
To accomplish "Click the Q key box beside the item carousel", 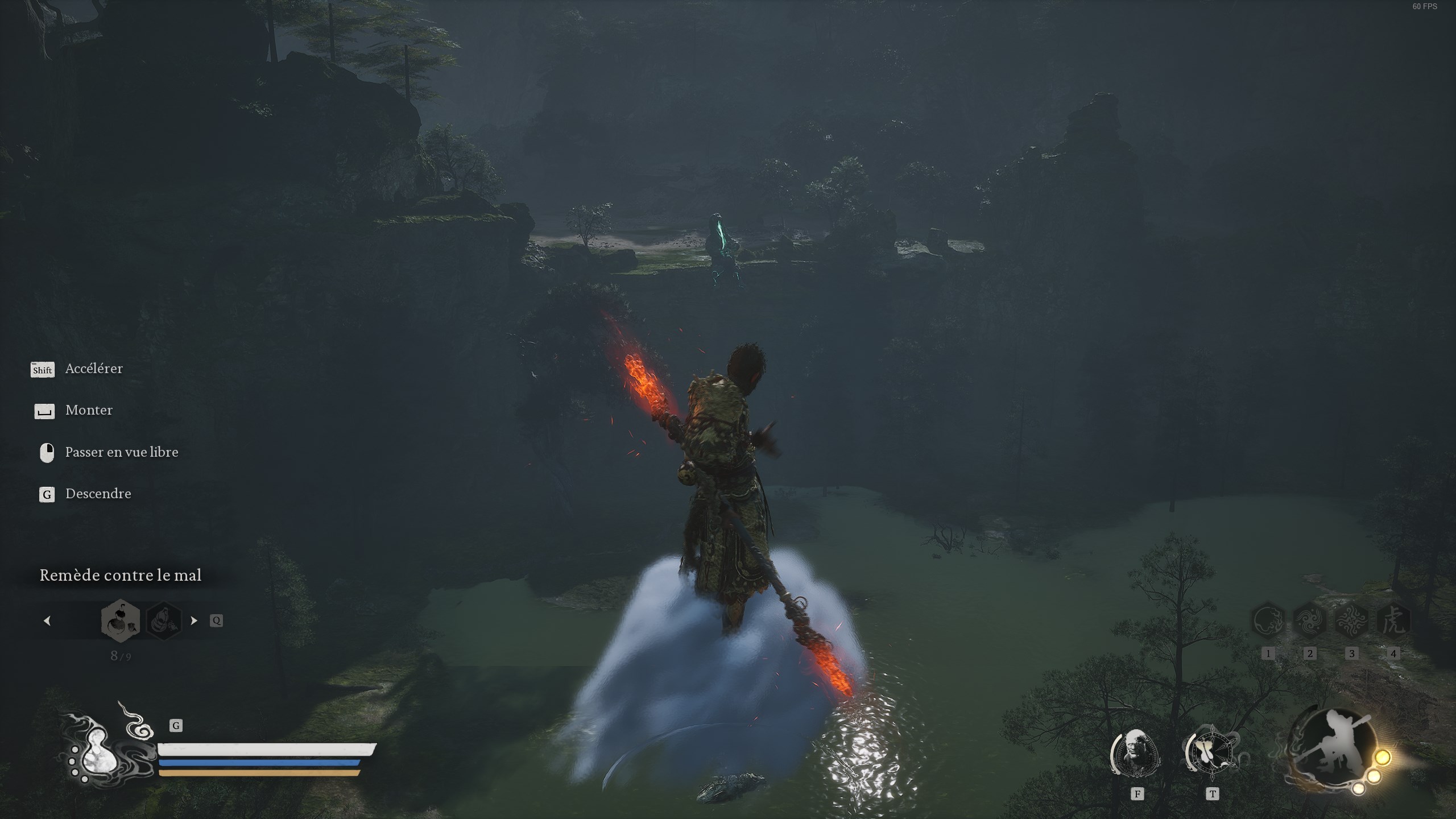I will (219, 621).
